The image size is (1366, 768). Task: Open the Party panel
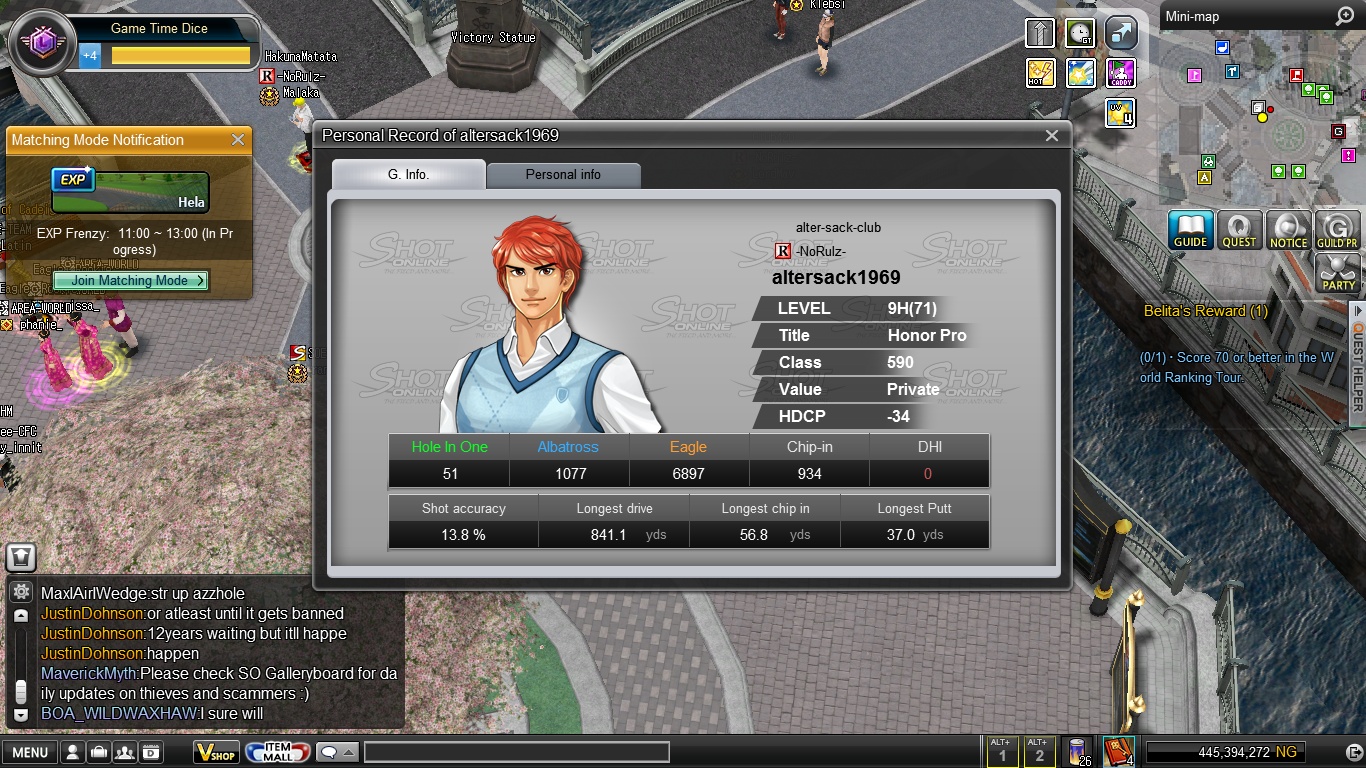[x=1338, y=273]
